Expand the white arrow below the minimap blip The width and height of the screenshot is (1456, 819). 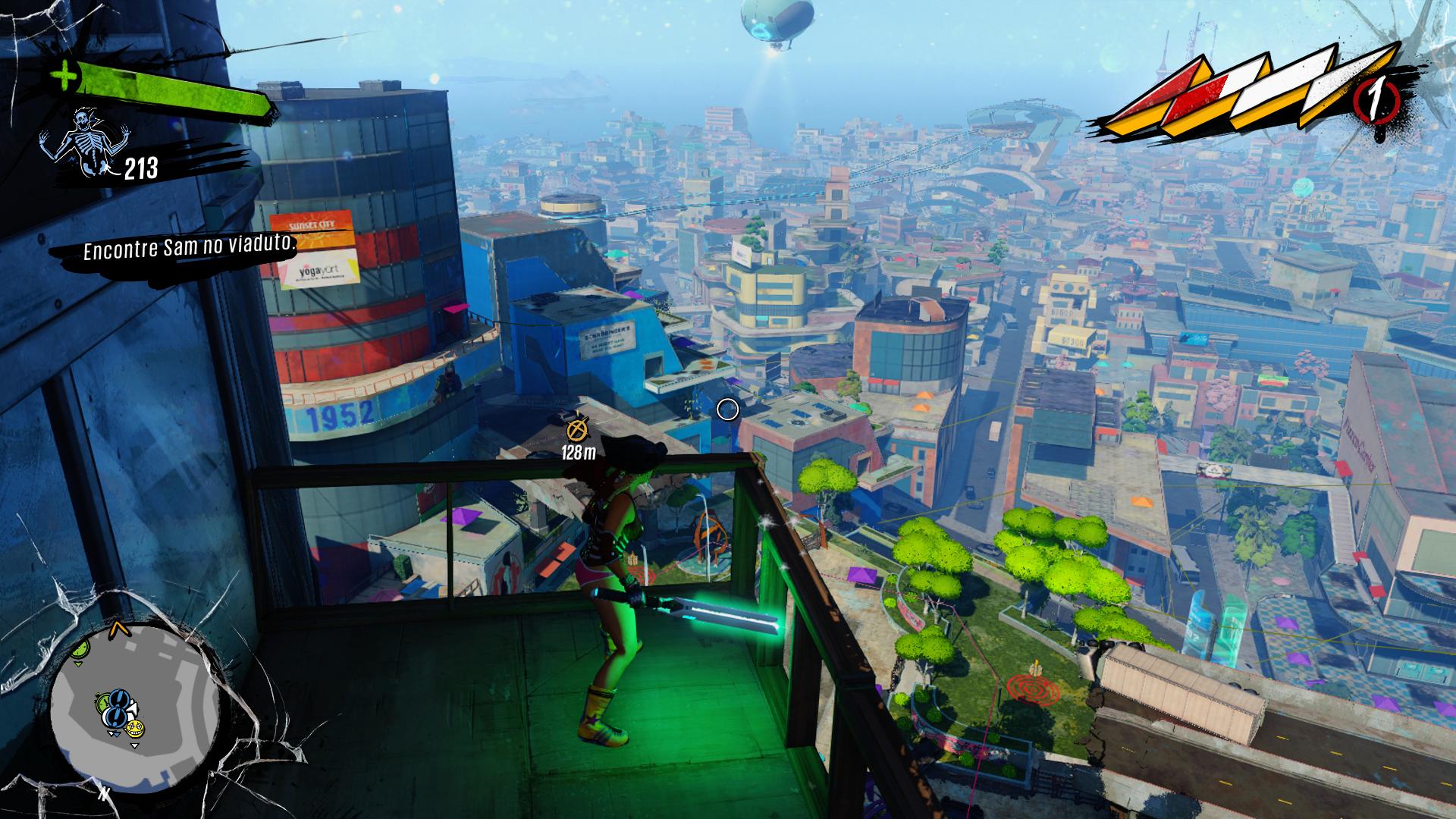[134, 745]
